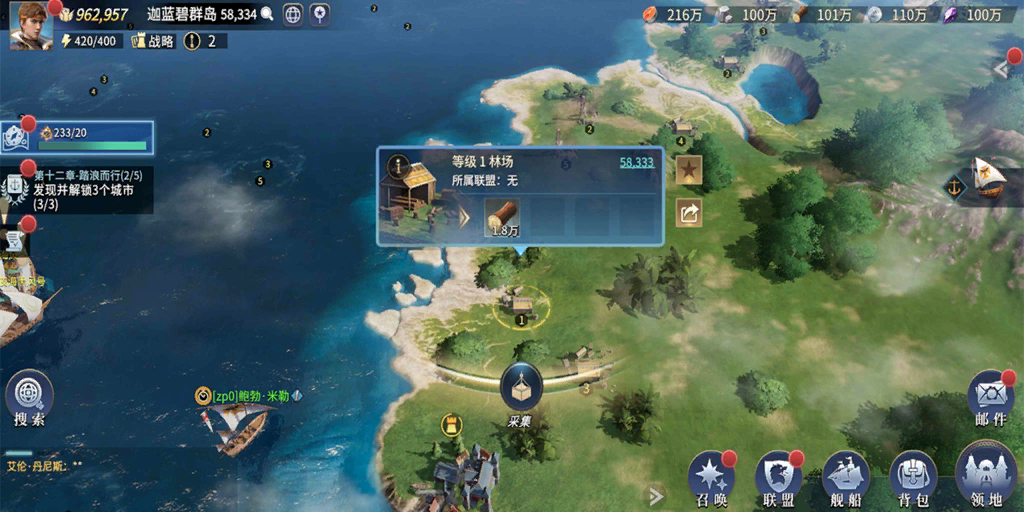Expand the bottom menu arrow

(656, 495)
